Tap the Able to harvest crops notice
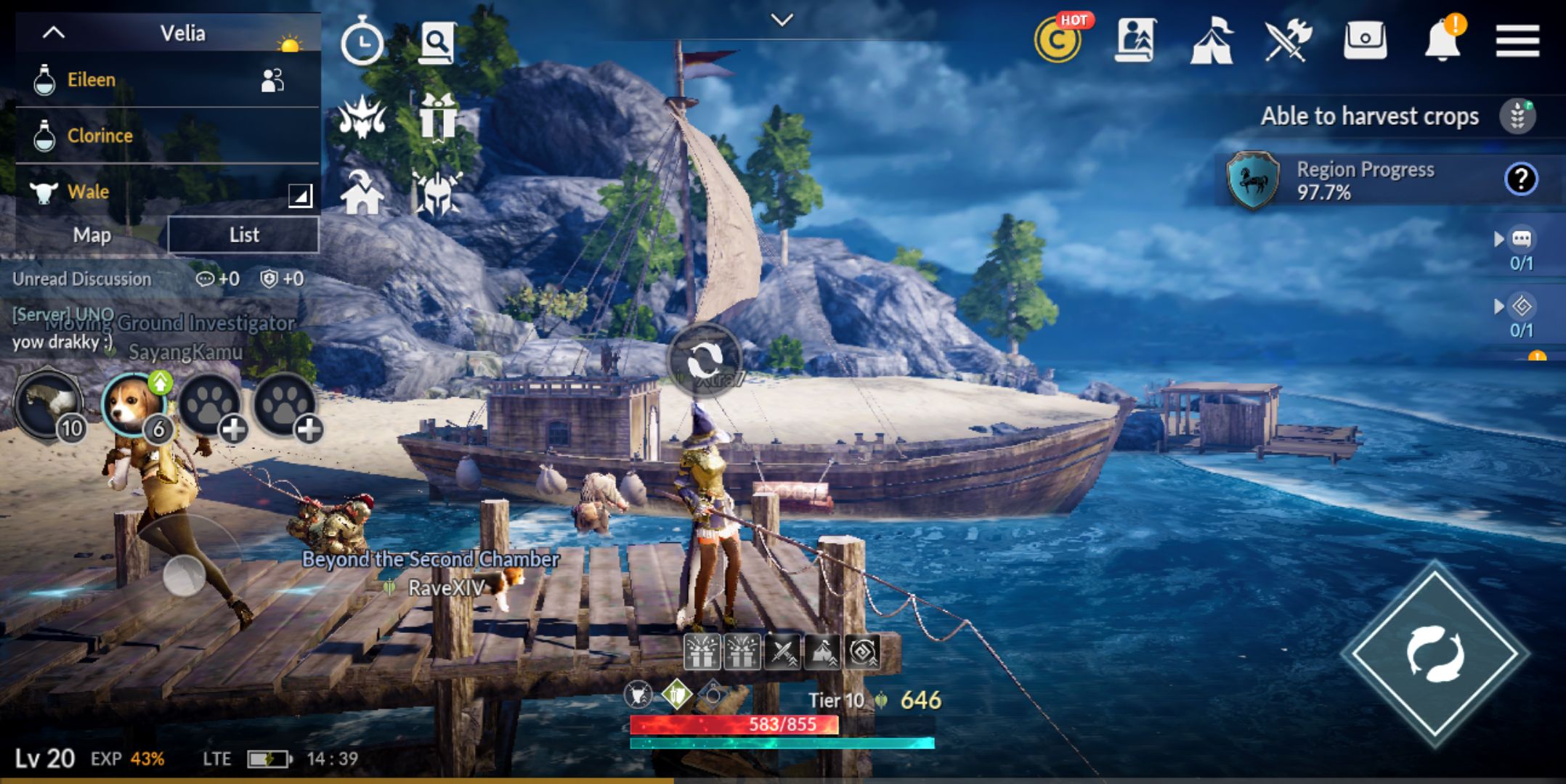This screenshot has width=1566, height=784. pyautogui.click(x=1369, y=116)
